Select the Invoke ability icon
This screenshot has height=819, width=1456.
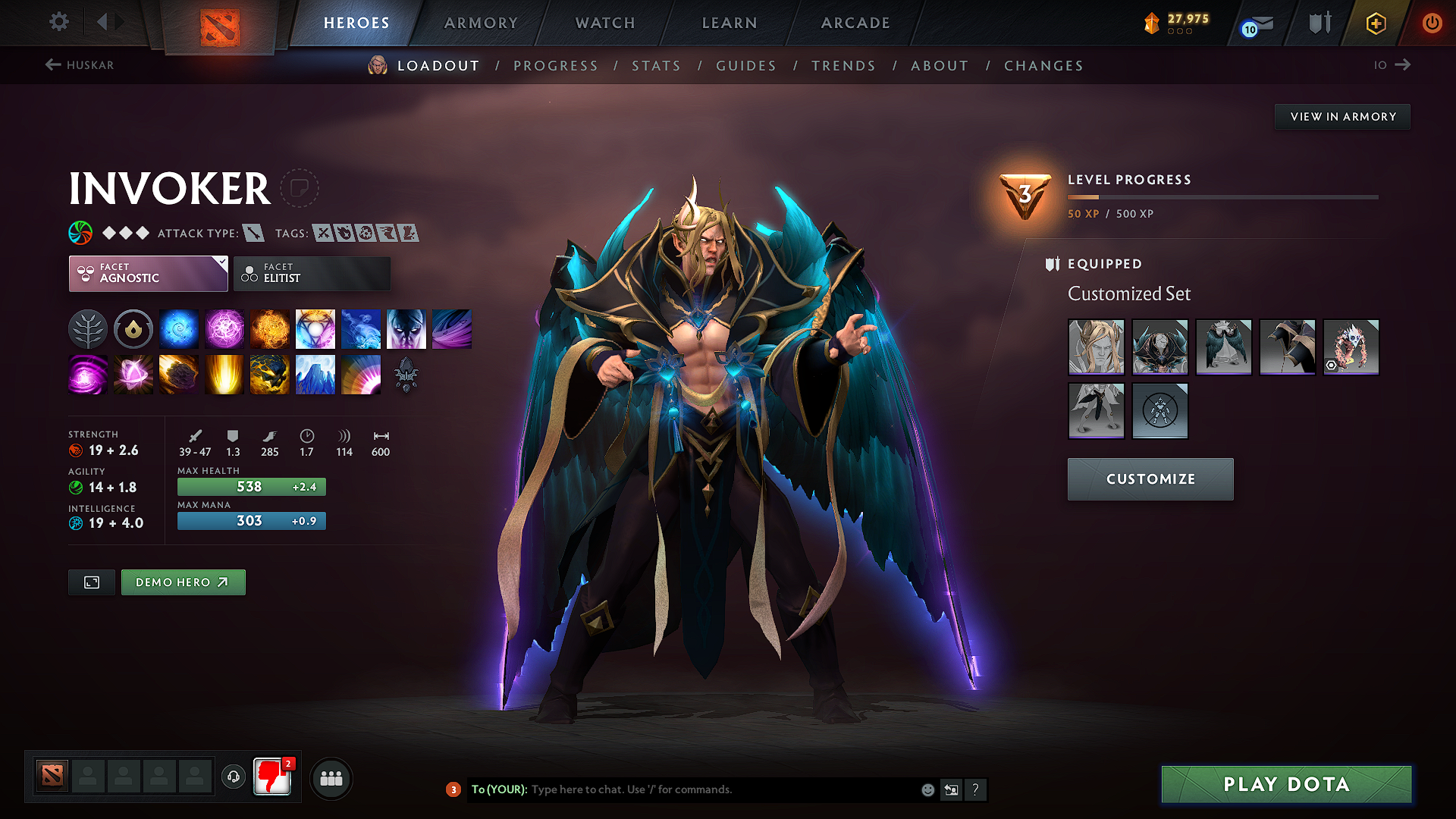point(315,328)
